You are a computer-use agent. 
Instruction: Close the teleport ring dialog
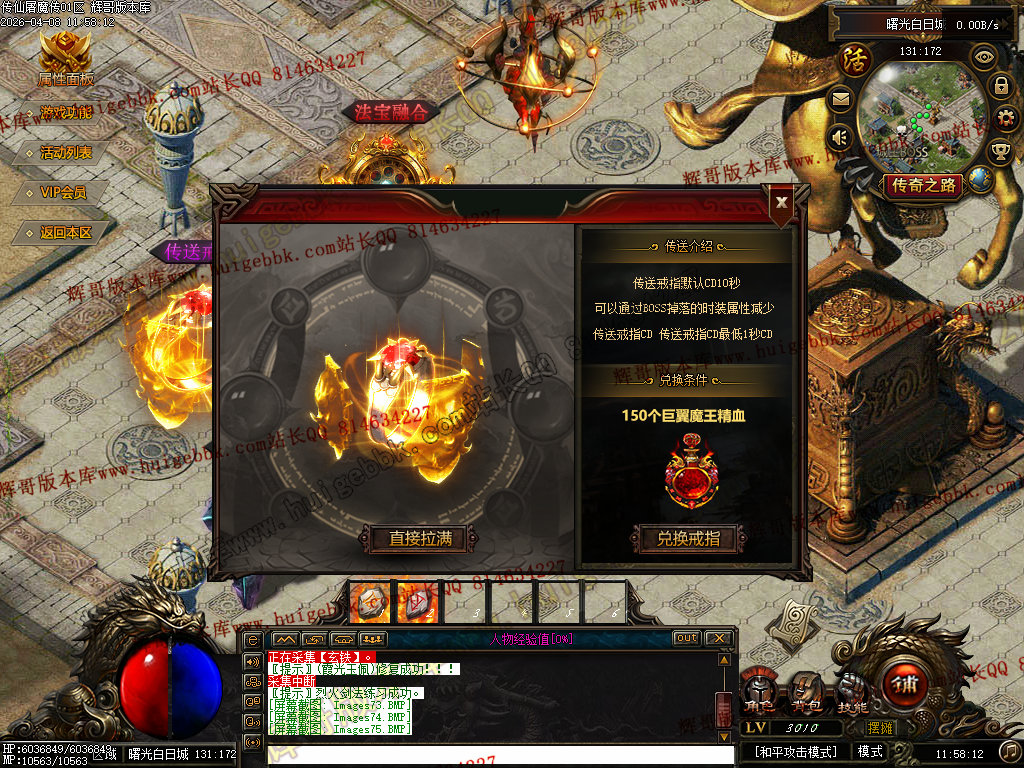(x=782, y=202)
